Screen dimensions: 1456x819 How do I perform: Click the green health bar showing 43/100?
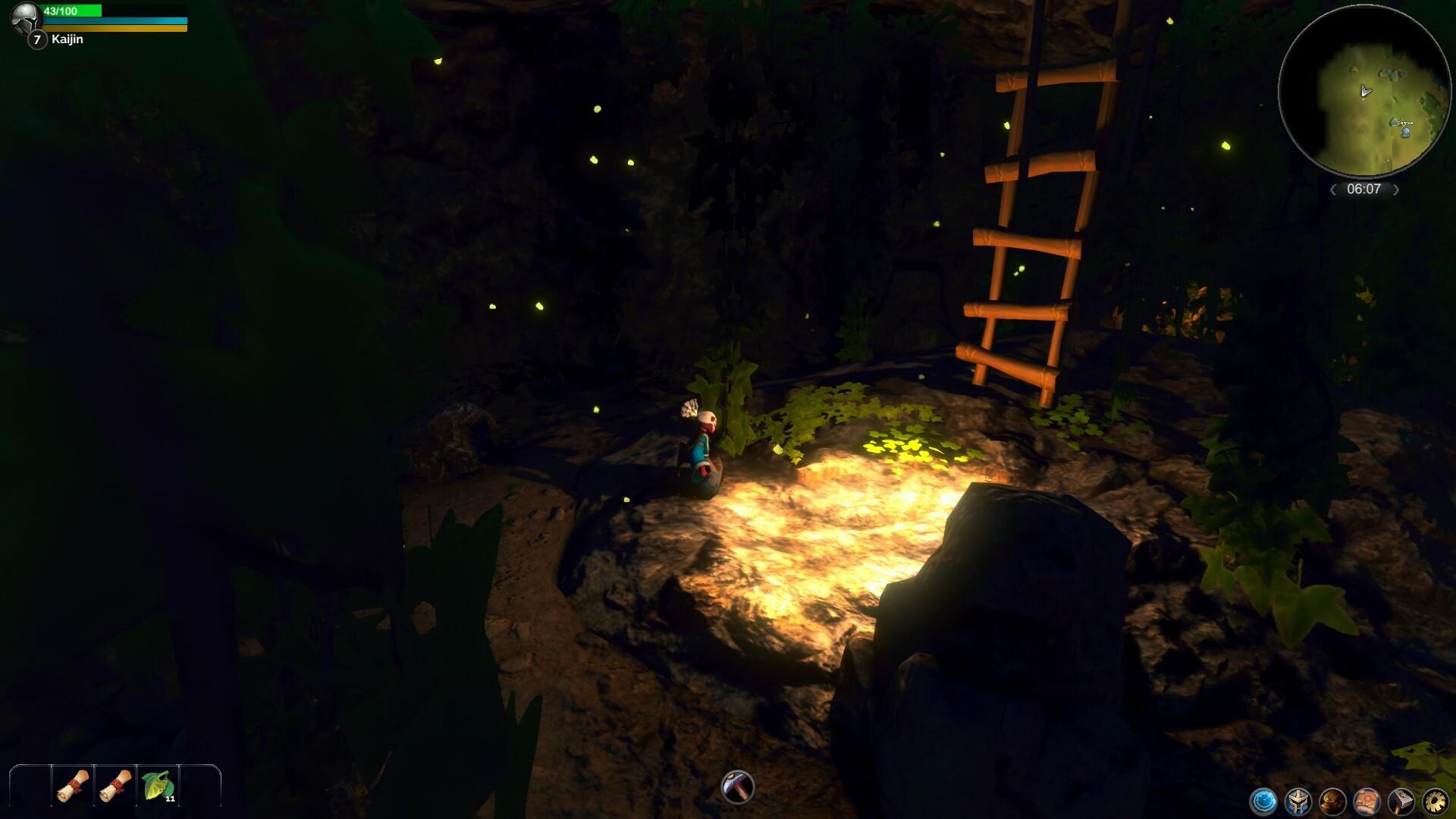pos(72,11)
